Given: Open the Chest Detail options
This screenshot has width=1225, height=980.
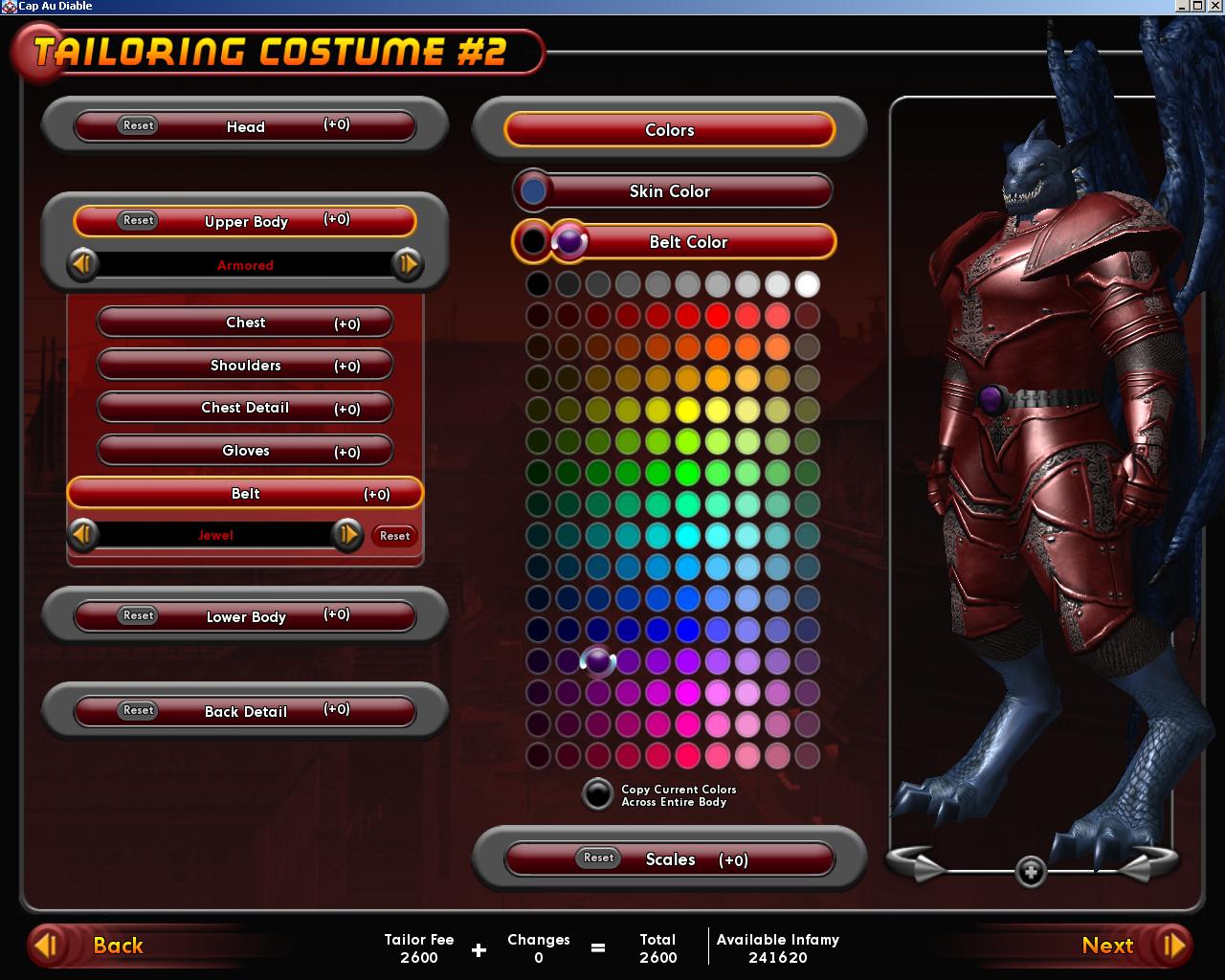Looking at the screenshot, I should coord(245,408).
